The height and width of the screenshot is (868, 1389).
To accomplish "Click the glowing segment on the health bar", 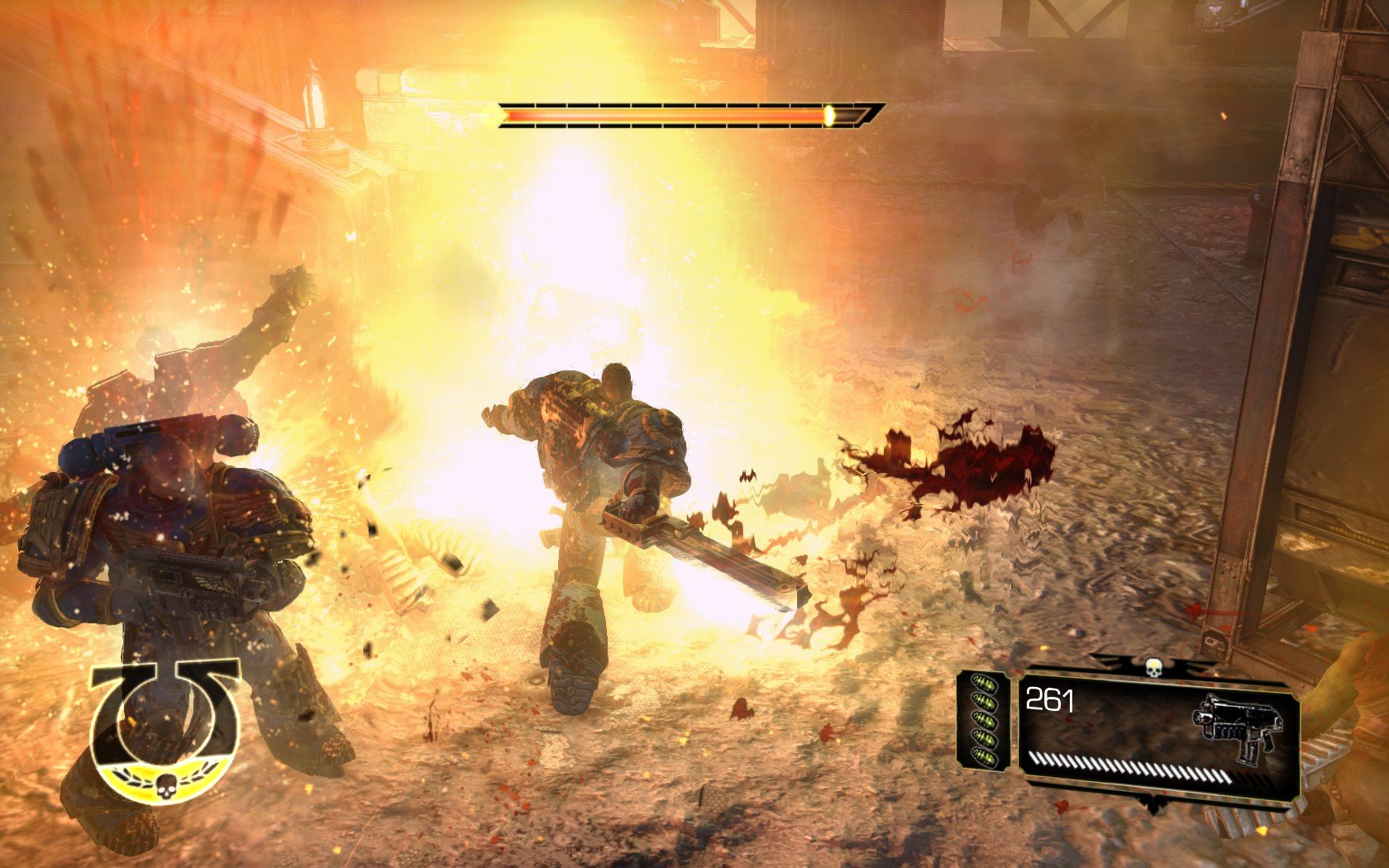I will (x=829, y=115).
